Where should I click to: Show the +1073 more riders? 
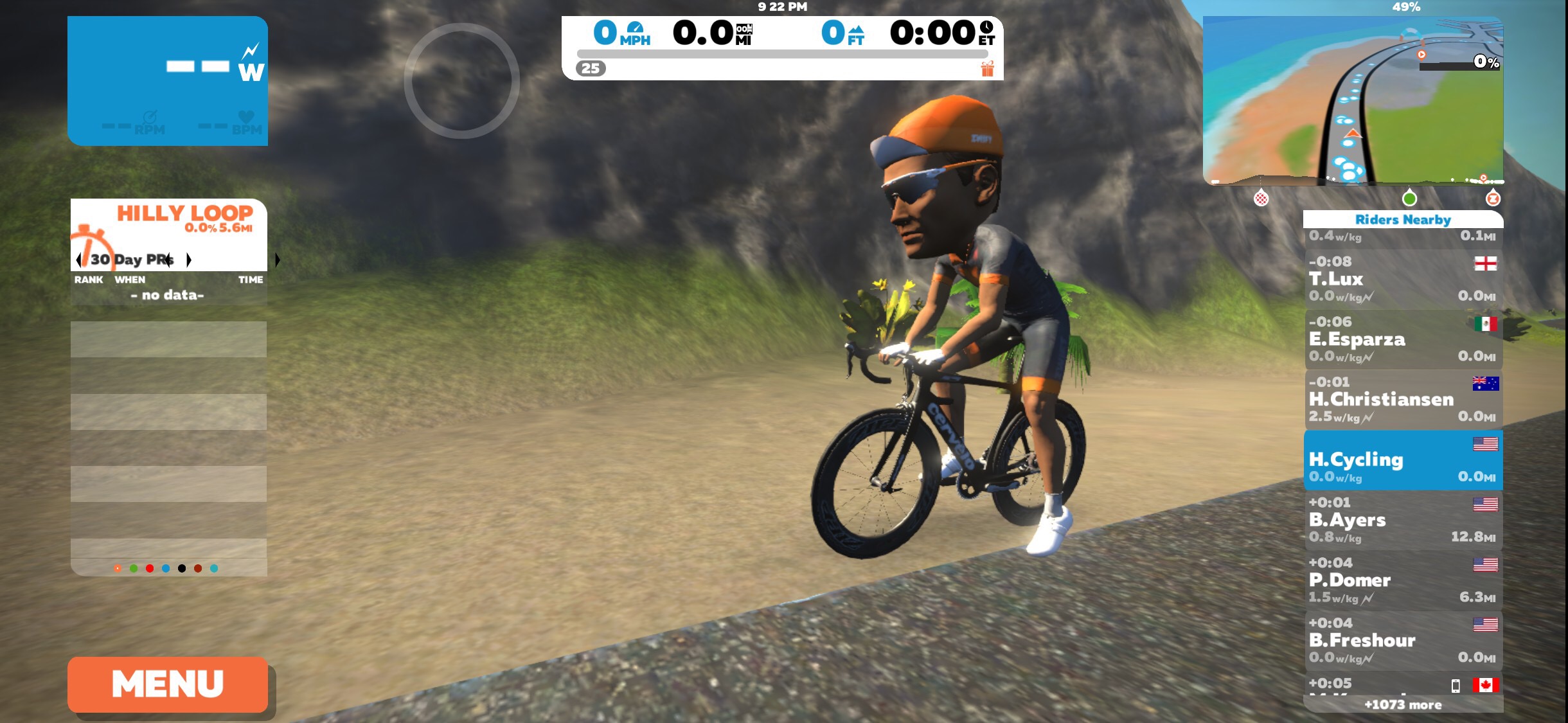pyautogui.click(x=1403, y=705)
